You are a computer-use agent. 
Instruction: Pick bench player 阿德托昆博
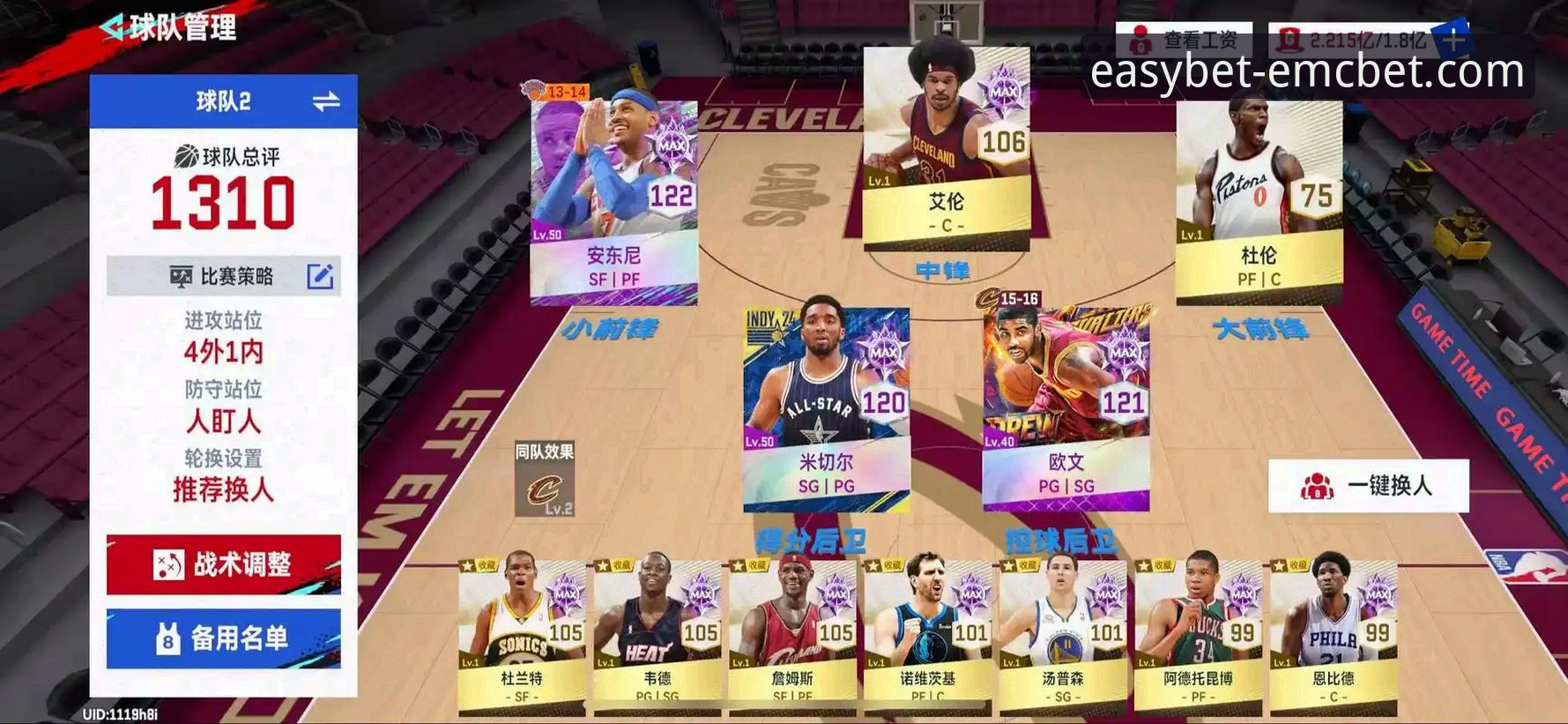click(1198, 637)
